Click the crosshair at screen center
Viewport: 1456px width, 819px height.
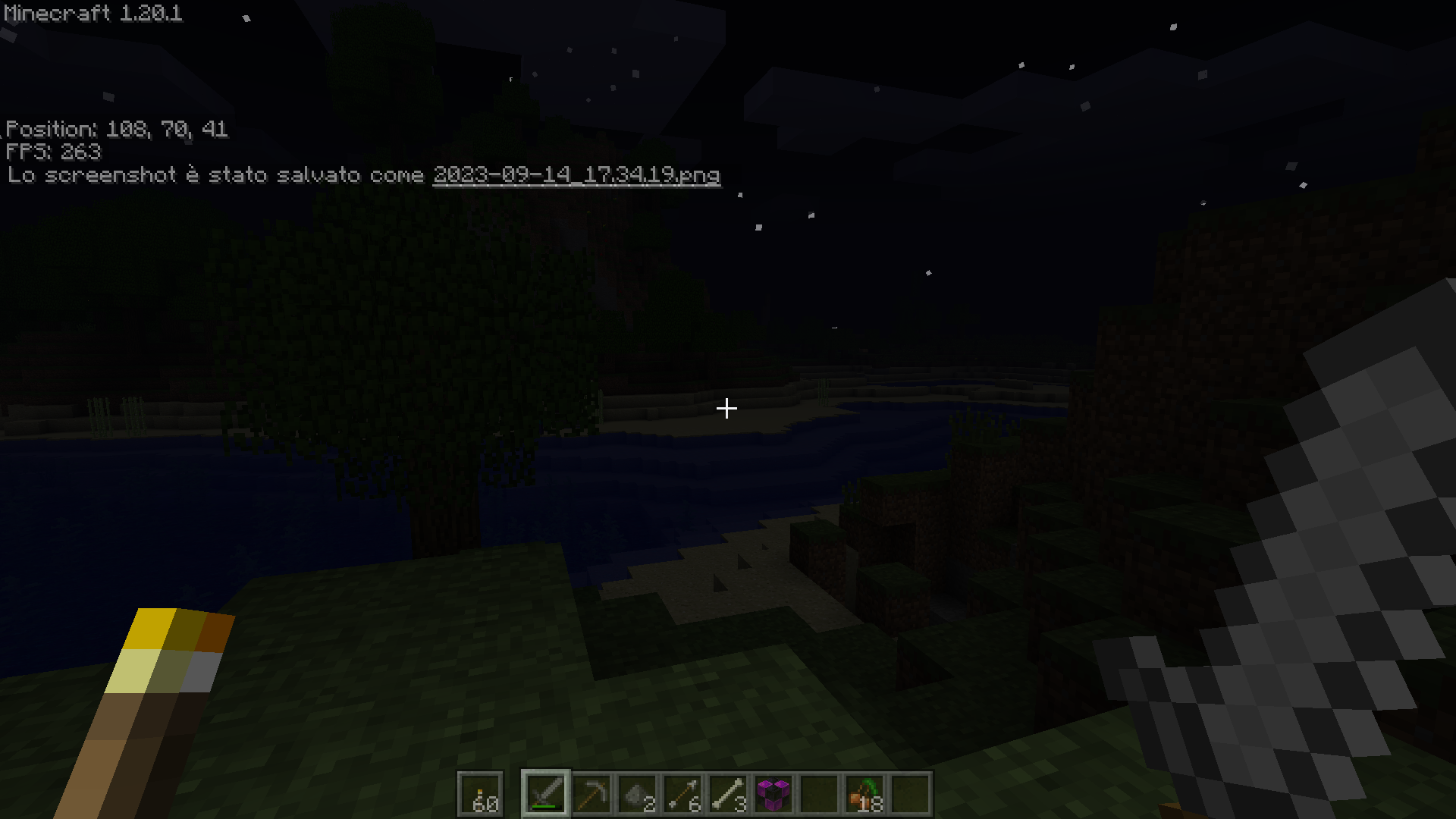click(x=727, y=408)
